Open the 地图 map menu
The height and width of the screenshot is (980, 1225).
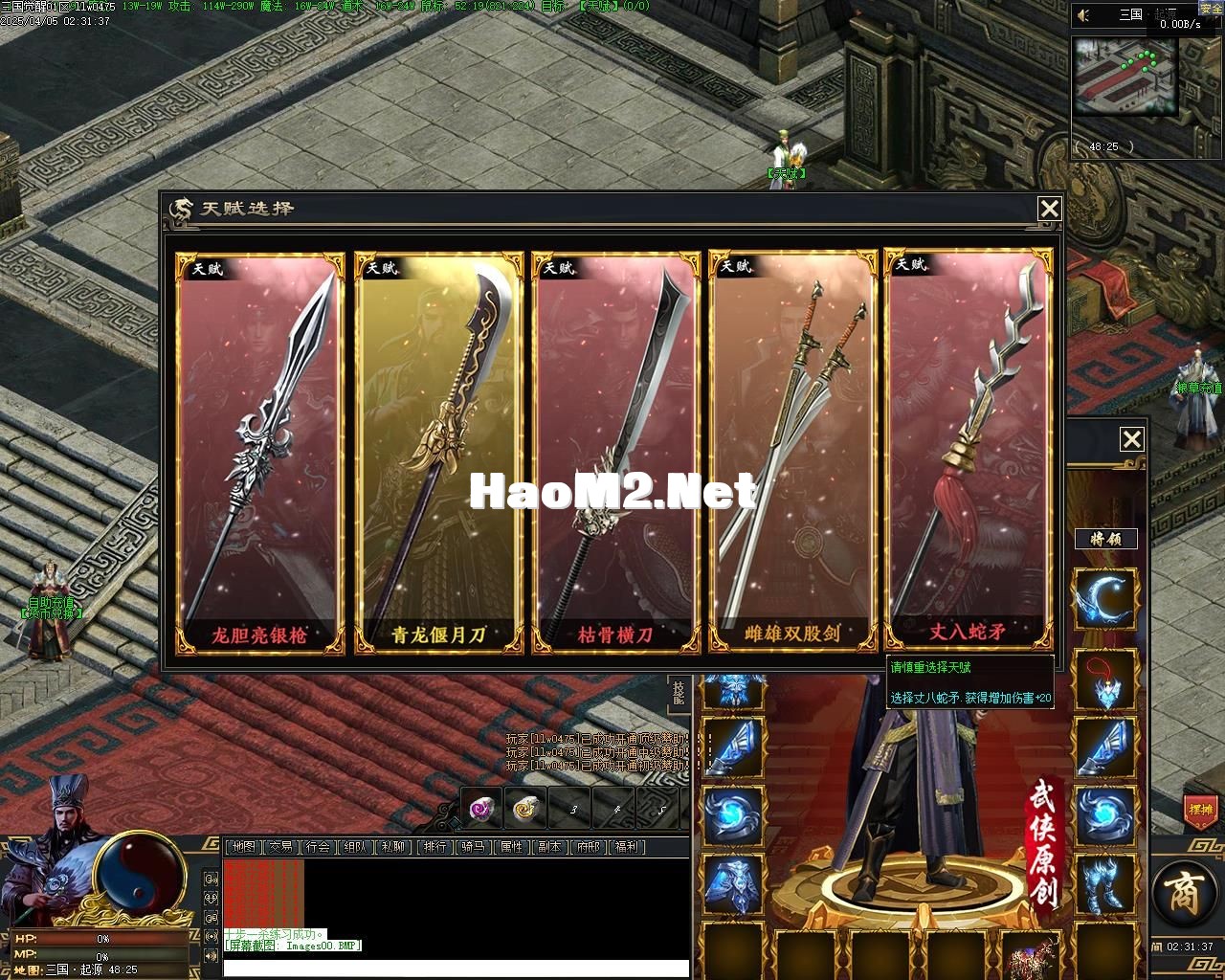point(244,847)
